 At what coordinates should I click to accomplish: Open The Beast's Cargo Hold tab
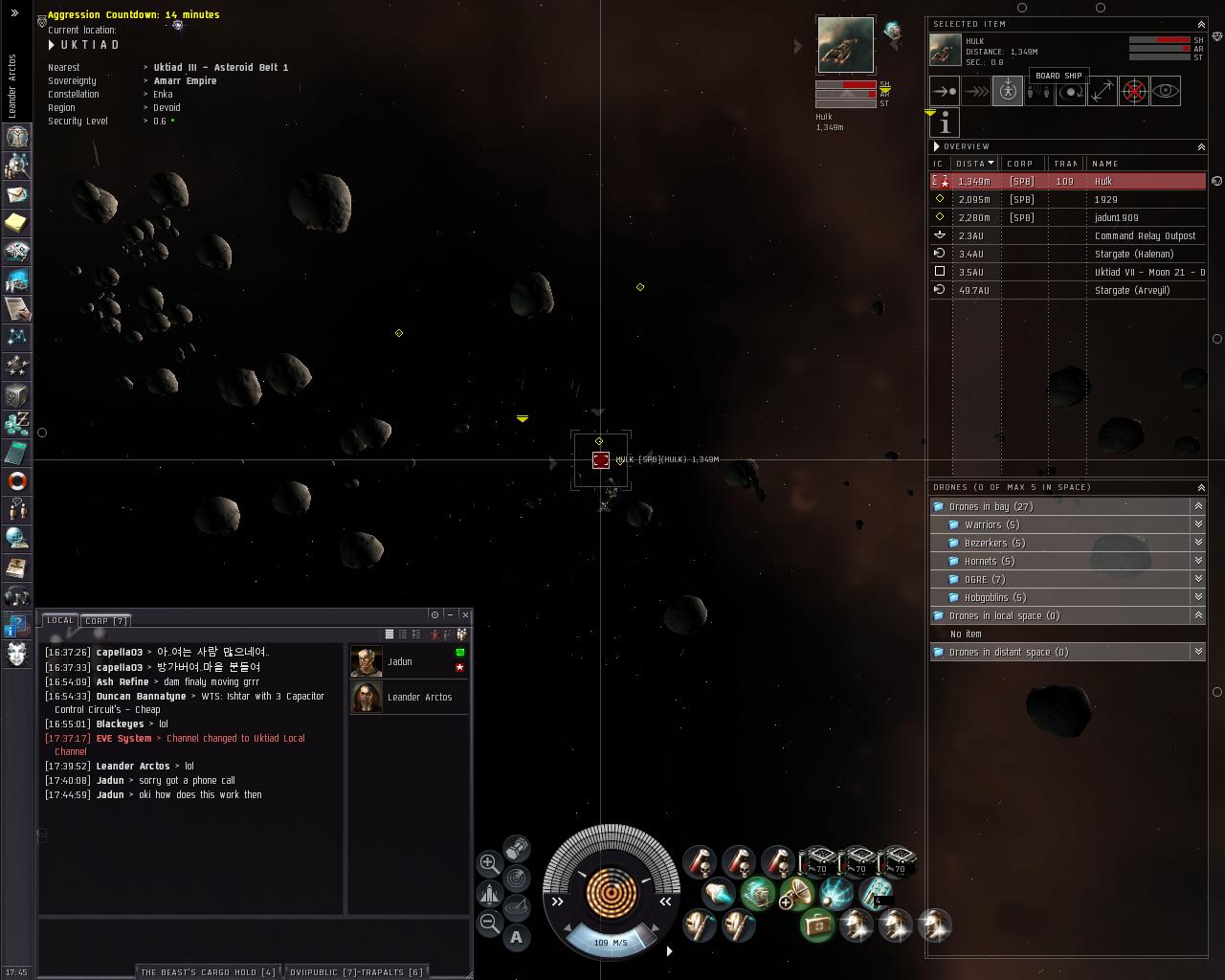(208, 971)
